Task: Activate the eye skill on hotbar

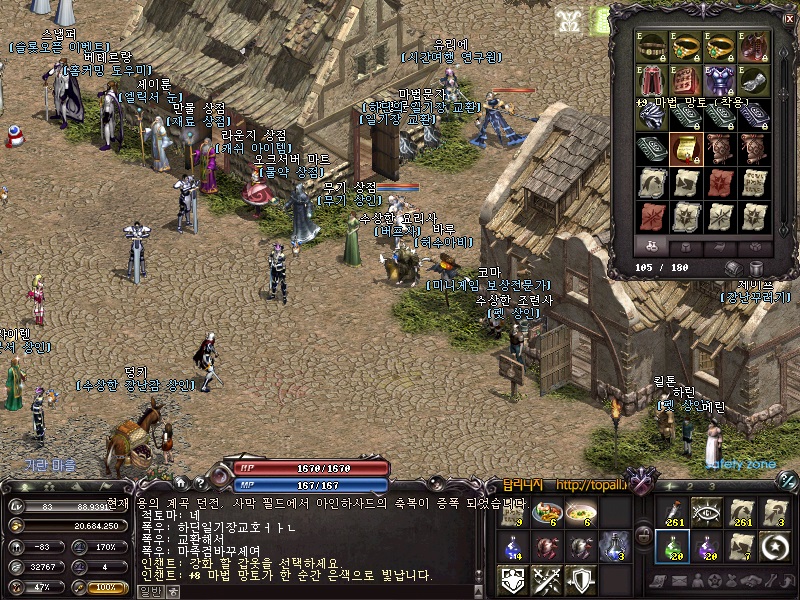Action: click(x=706, y=513)
